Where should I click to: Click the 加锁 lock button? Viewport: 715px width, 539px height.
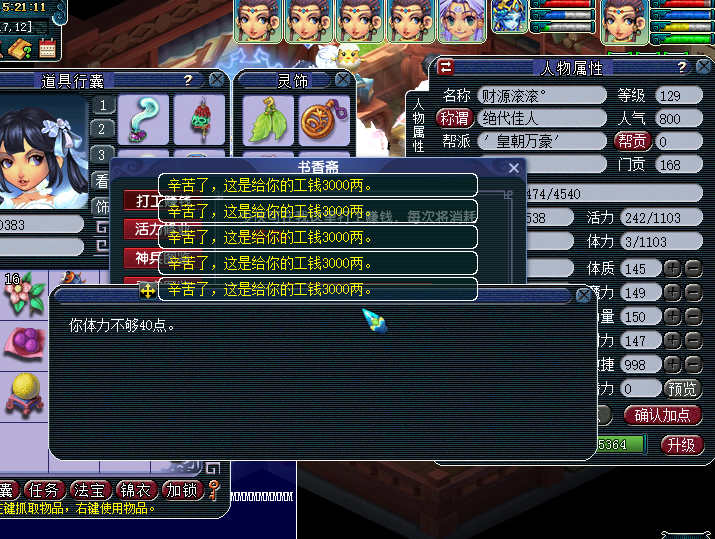[x=182, y=490]
